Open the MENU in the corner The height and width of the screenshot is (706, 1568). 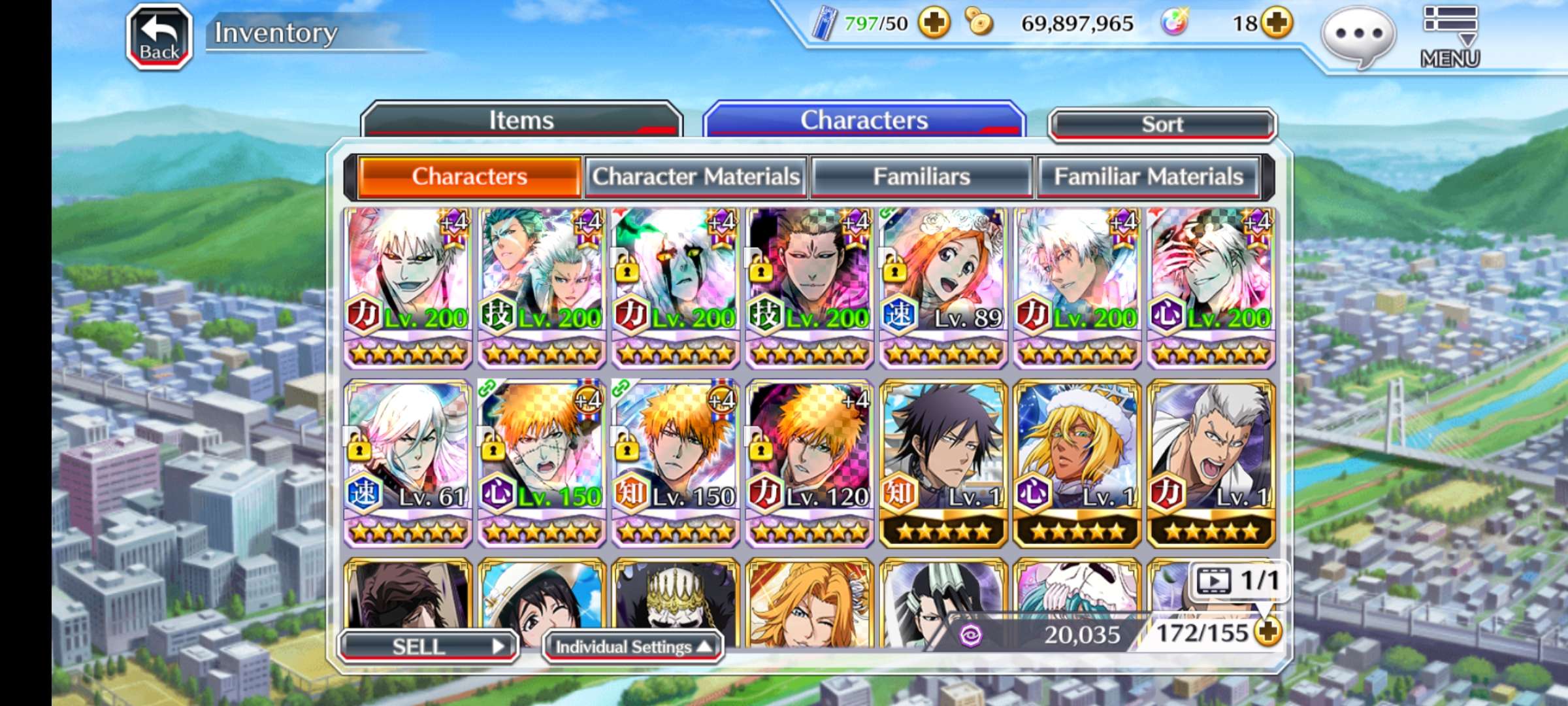(1450, 37)
